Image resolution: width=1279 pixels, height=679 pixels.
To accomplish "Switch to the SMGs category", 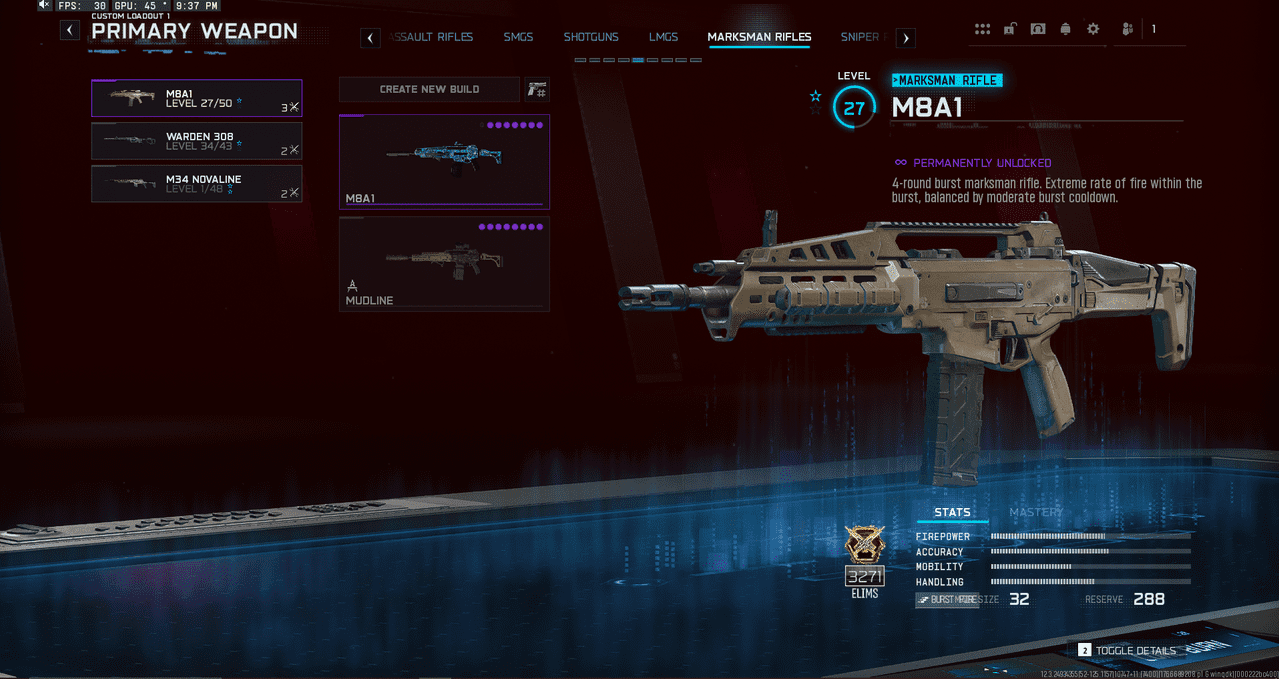I will 518,38.
